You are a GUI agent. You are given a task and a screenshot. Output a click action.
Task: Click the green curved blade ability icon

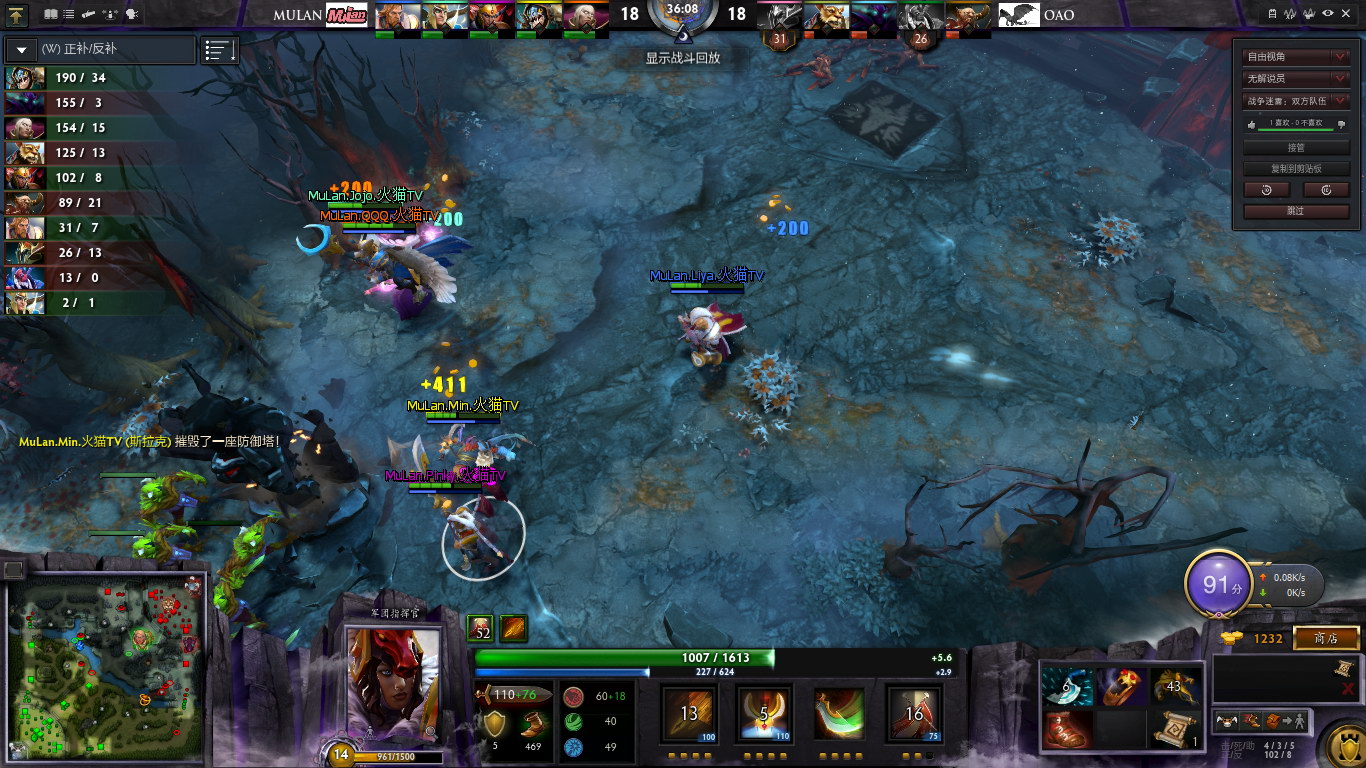tap(838, 714)
